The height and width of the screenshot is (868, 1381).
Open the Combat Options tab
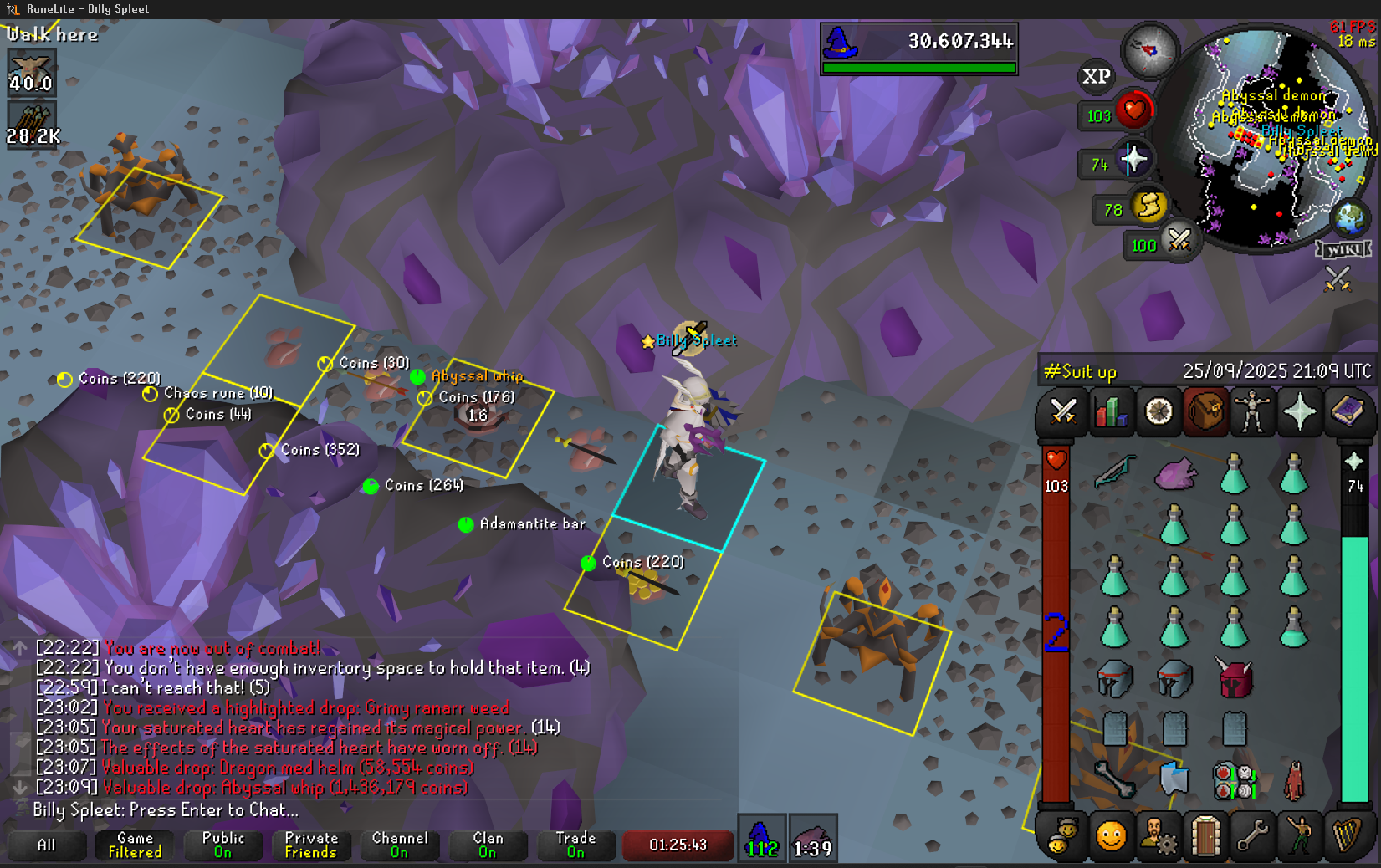(1062, 411)
